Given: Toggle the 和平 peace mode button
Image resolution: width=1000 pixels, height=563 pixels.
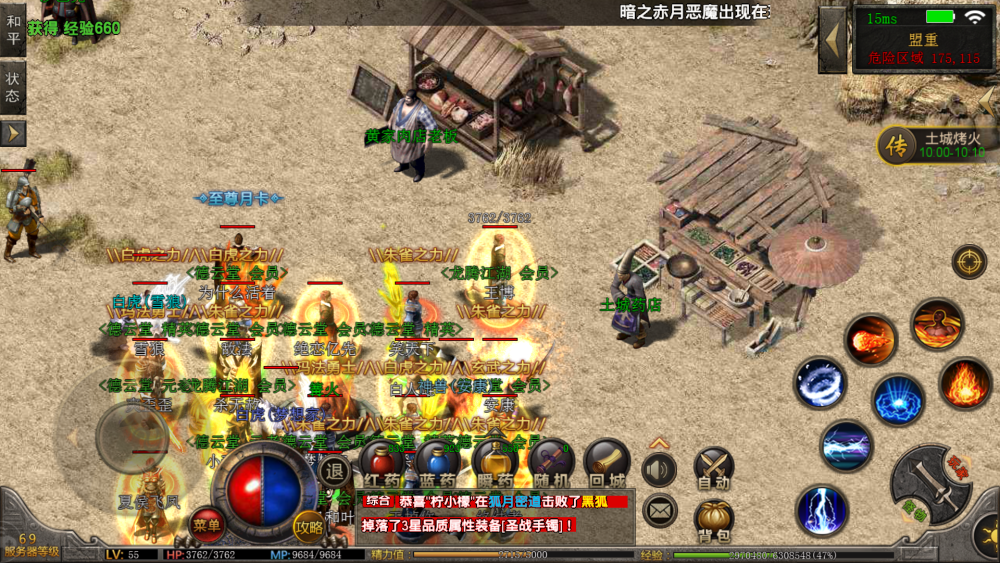Looking at the screenshot, I should 13,29.
